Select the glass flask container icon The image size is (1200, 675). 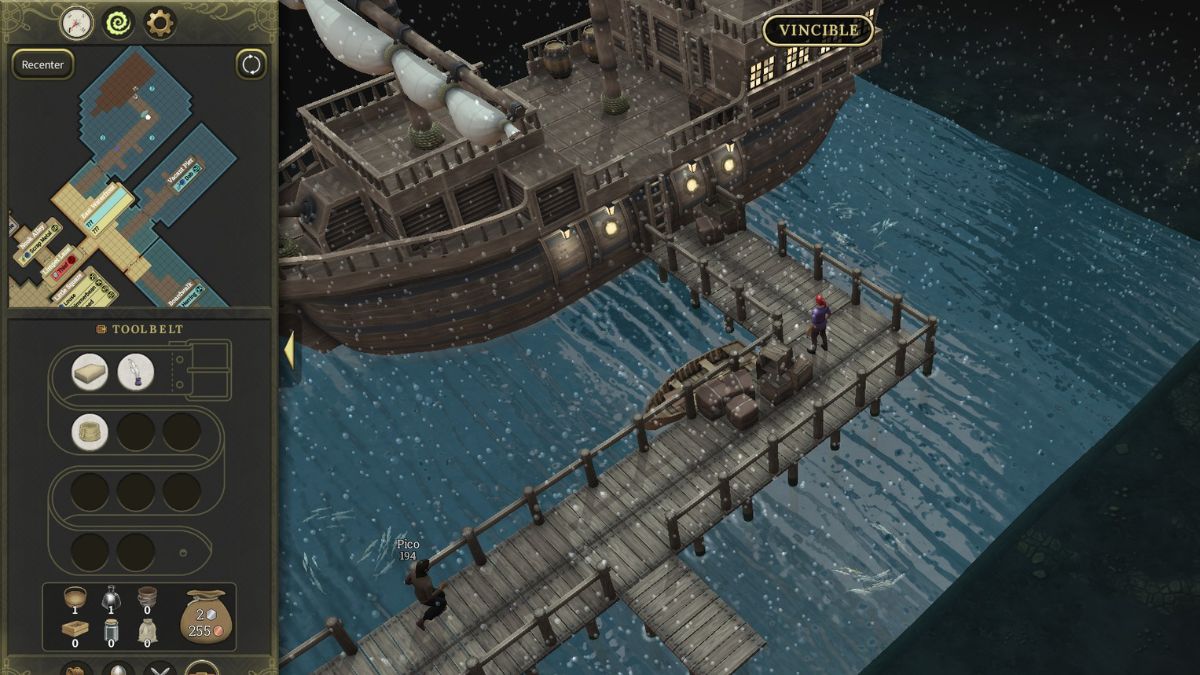(x=112, y=597)
